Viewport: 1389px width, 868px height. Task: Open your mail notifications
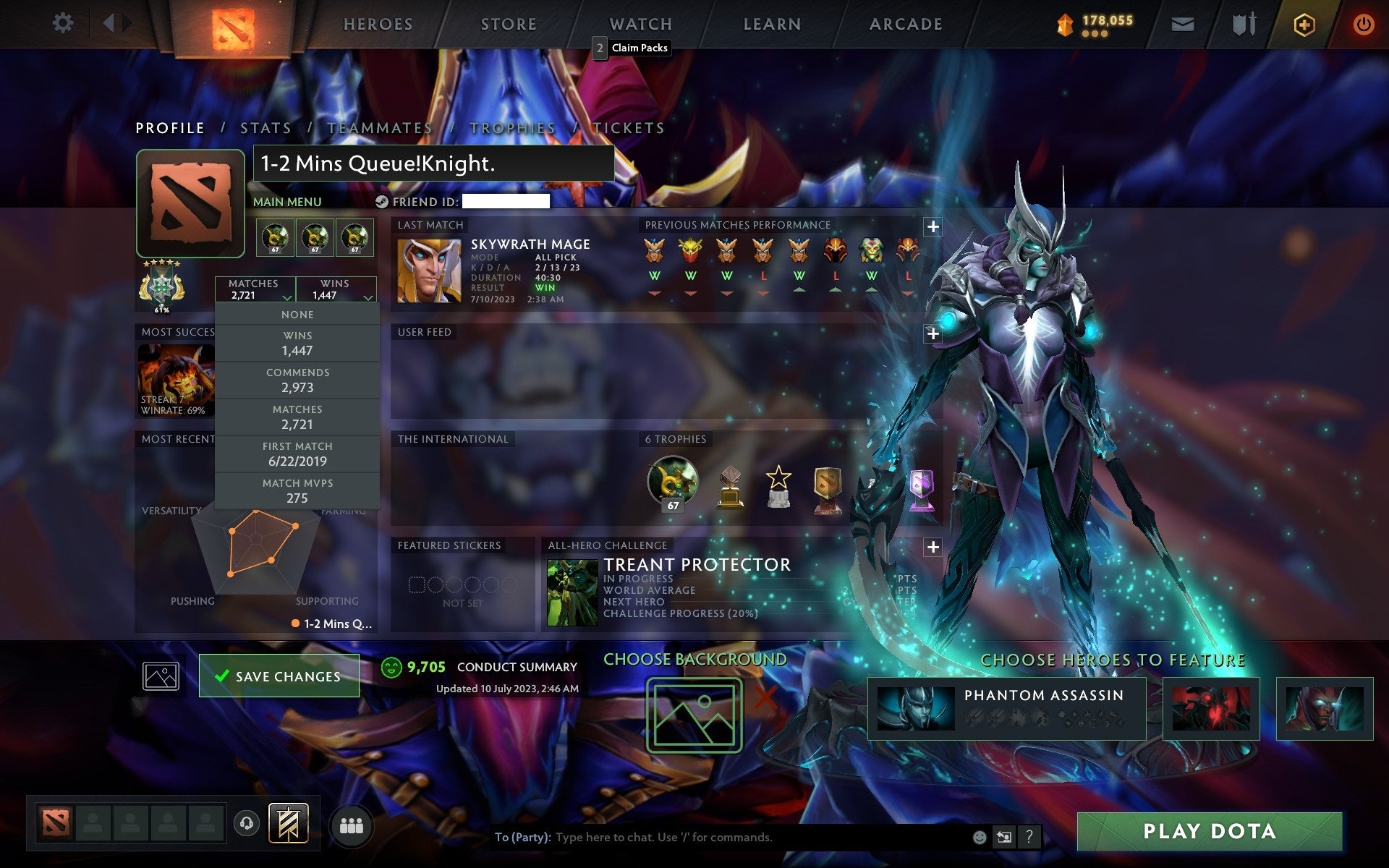(1182, 23)
